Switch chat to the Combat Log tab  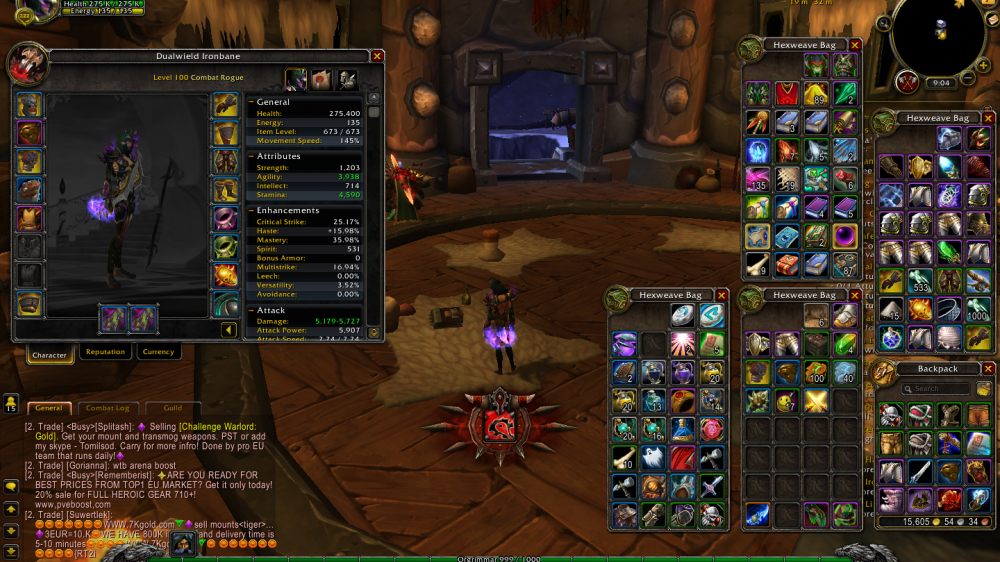(107, 408)
